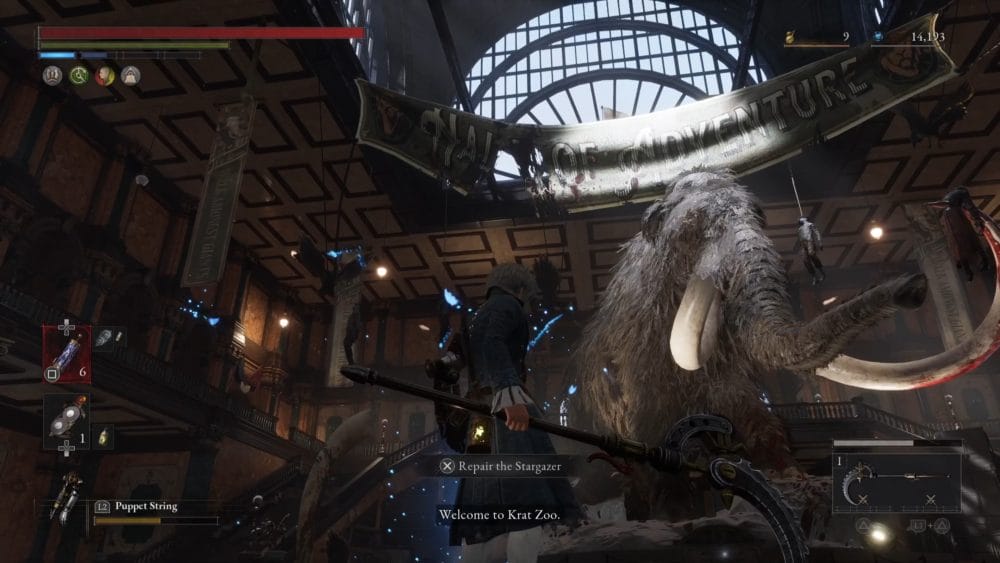Select the equipped scythe weapon panel
The image size is (1000, 563).
[897, 476]
